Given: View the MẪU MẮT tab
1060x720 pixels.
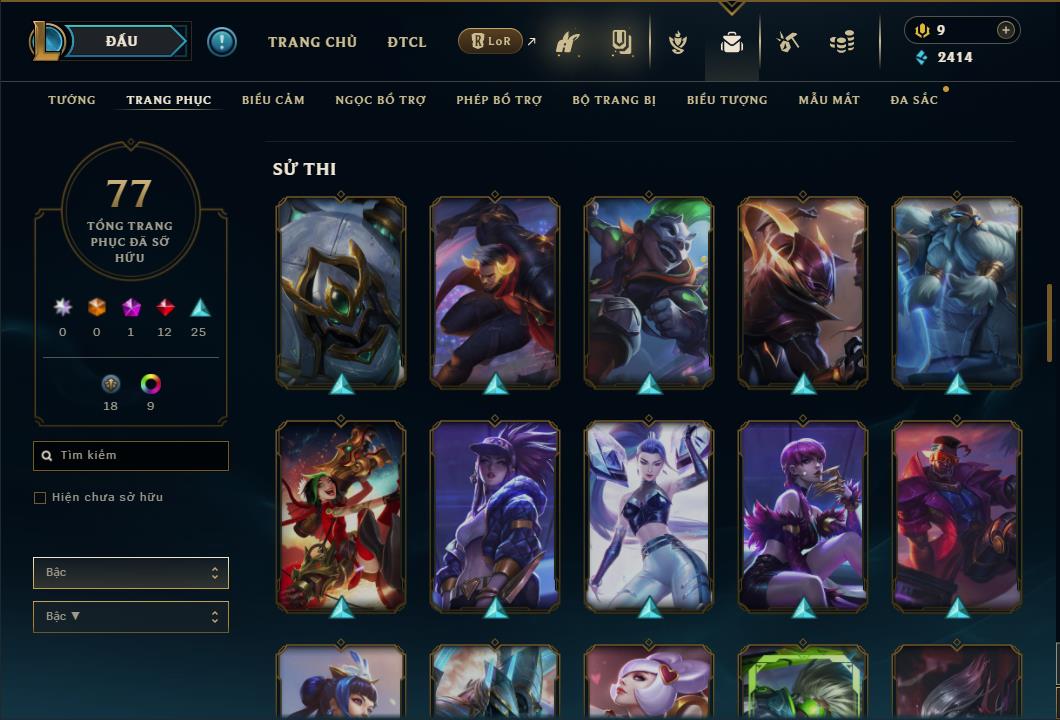Looking at the screenshot, I should pyautogui.click(x=829, y=100).
